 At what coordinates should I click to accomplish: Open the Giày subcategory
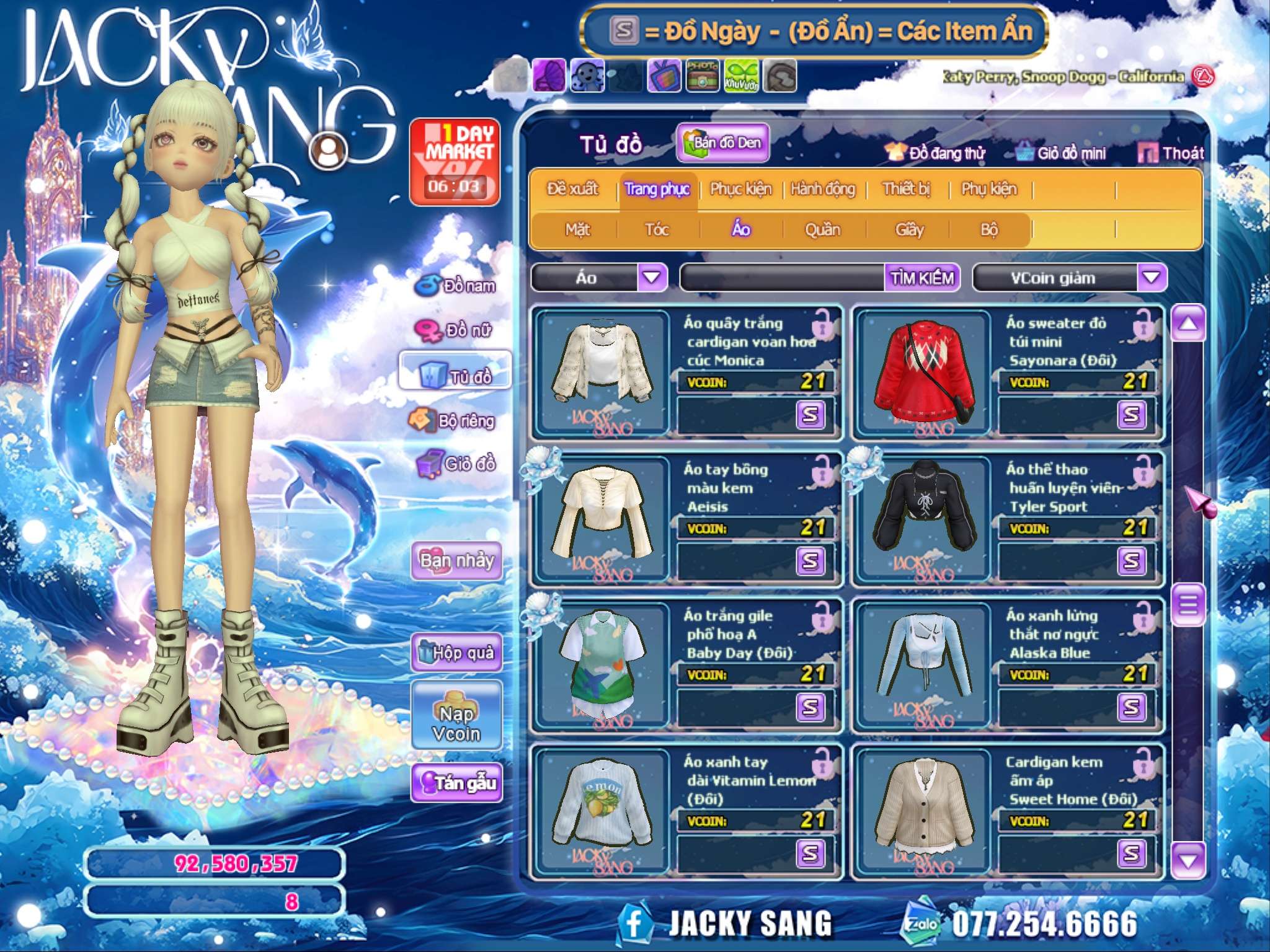click(x=909, y=230)
